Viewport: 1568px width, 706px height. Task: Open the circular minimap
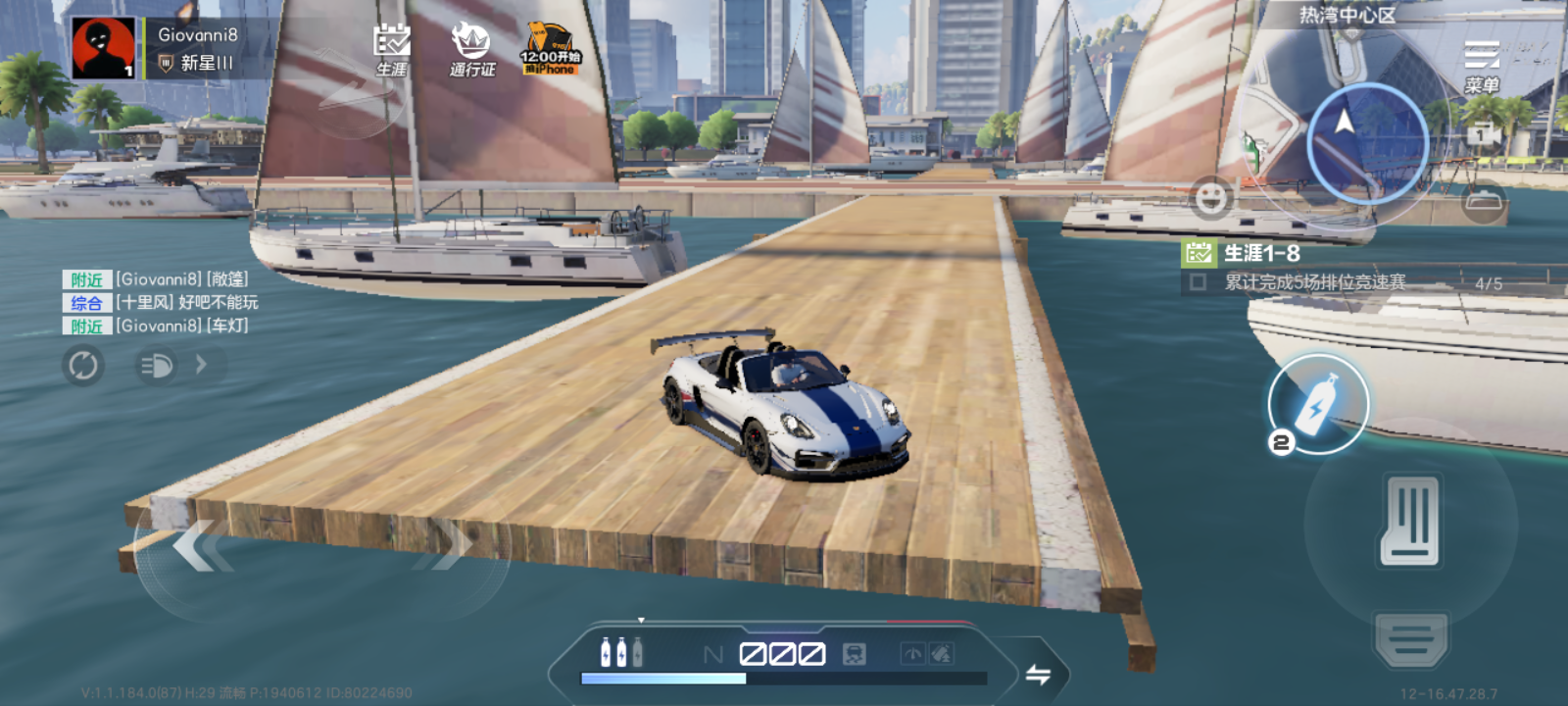pyautogui.click(x=1367, y=143)
